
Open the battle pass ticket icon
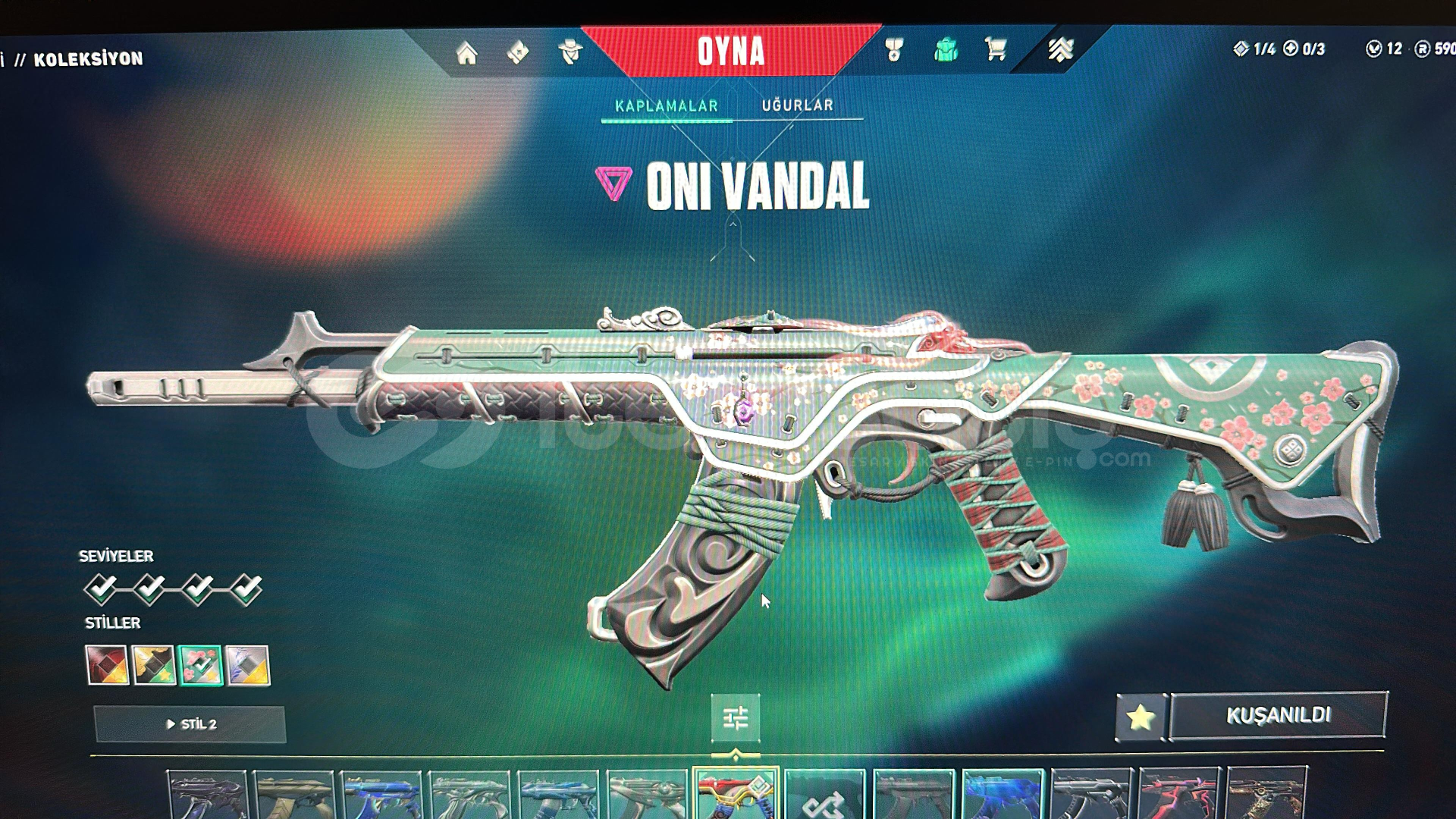(518, 52)
